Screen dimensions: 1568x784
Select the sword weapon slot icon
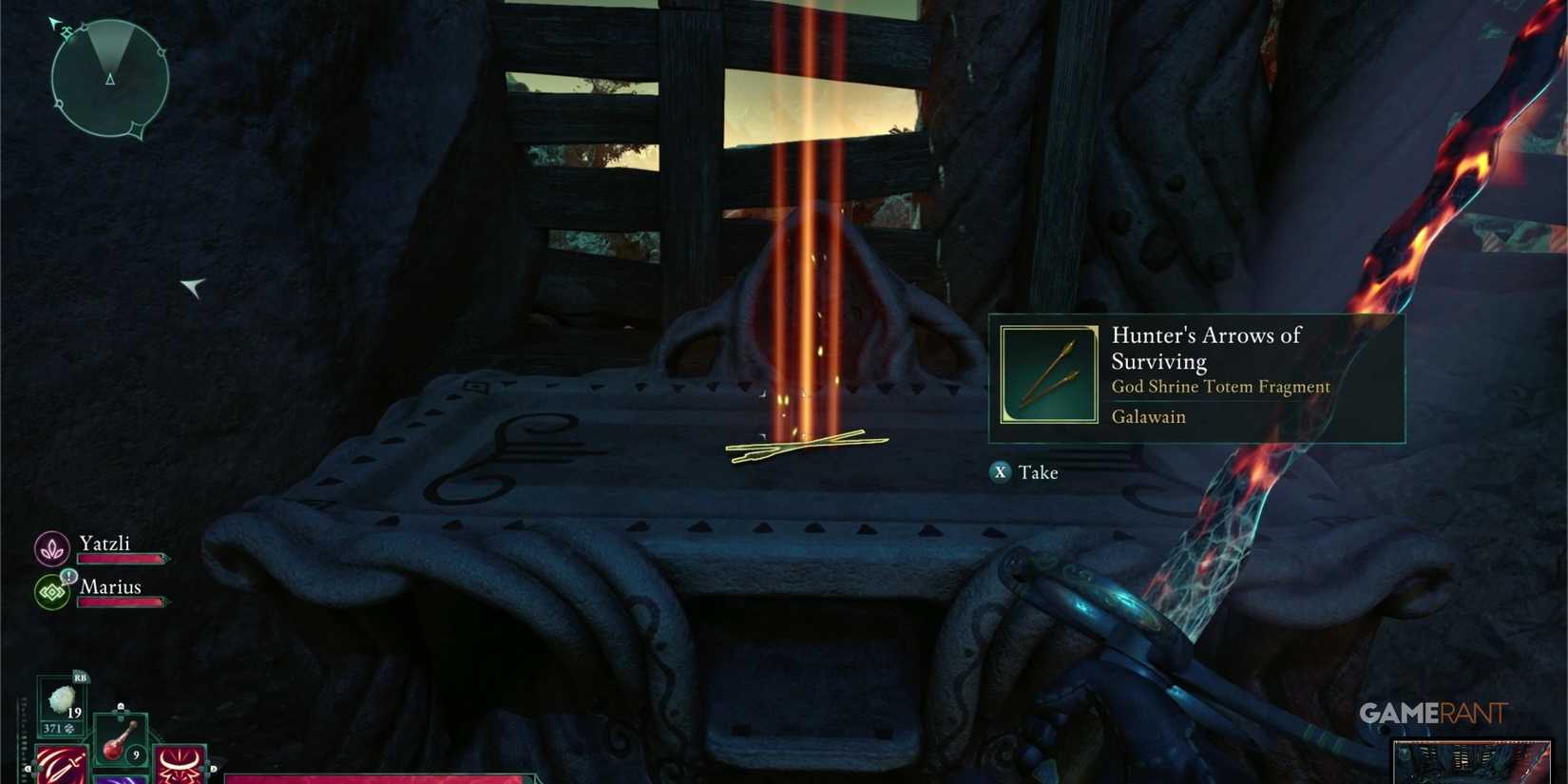(x=62, y=768)
